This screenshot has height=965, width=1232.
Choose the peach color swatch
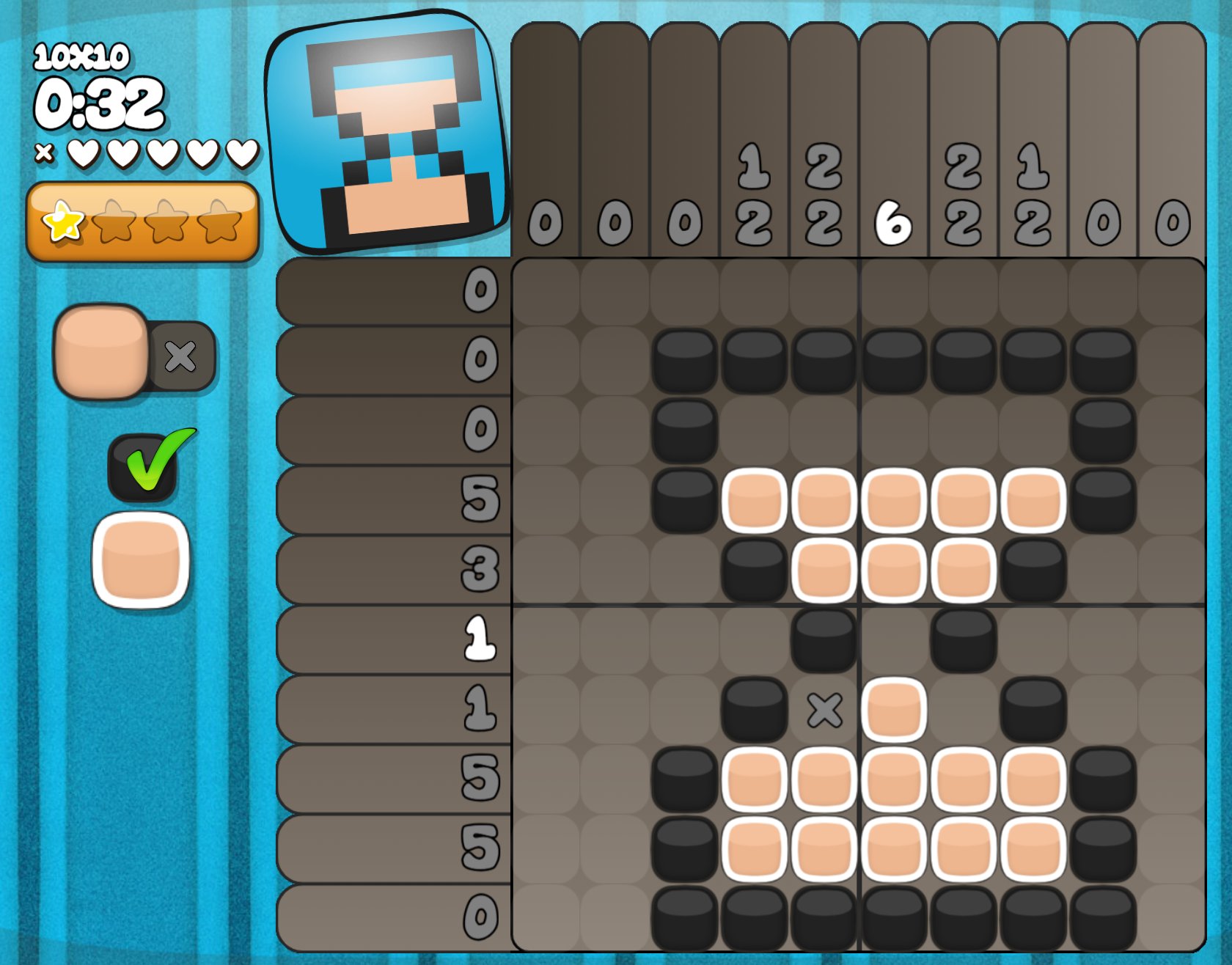click(x=141, y=560)
